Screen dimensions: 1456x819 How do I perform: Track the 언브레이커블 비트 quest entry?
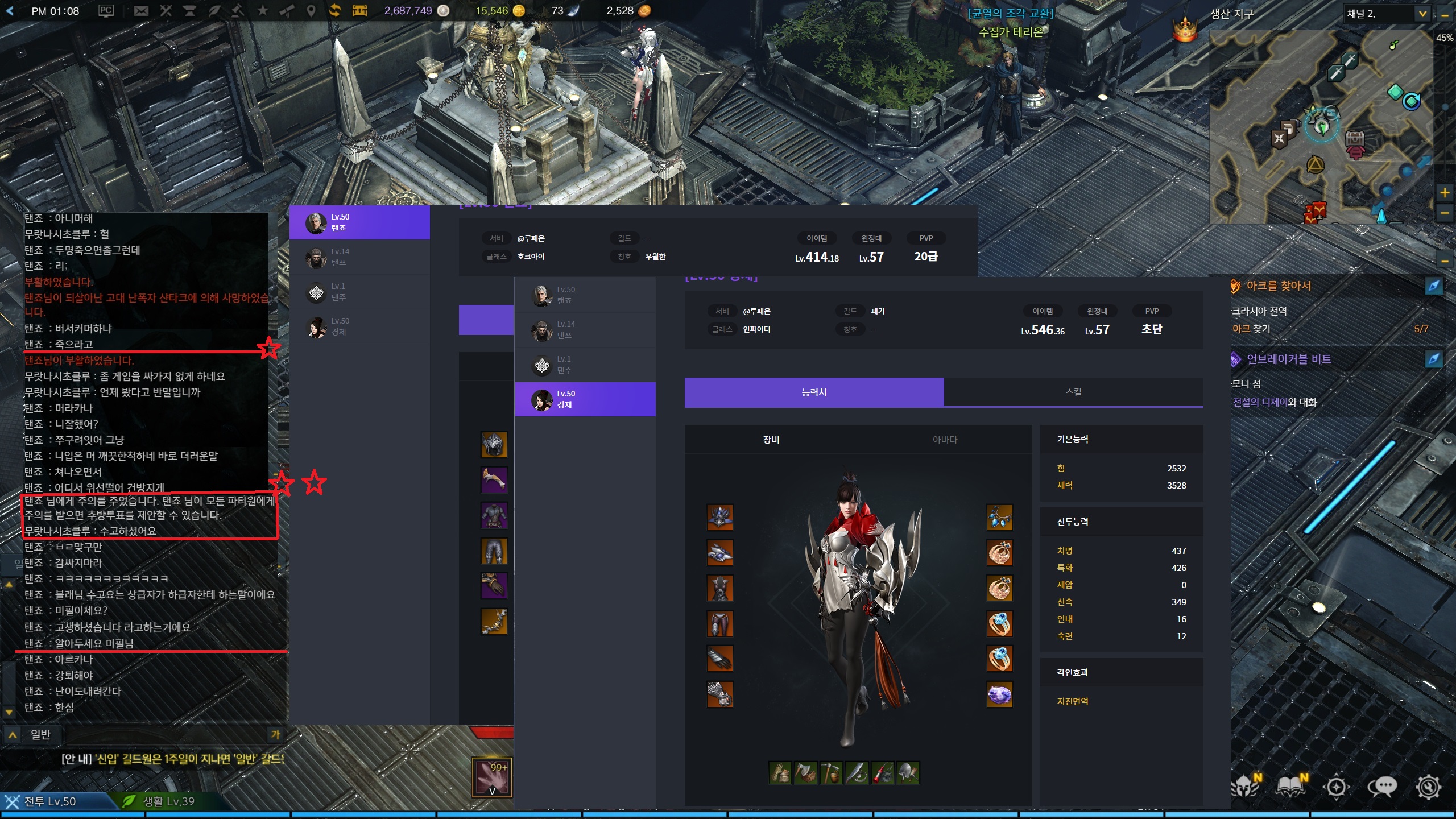click(1288, 359)
